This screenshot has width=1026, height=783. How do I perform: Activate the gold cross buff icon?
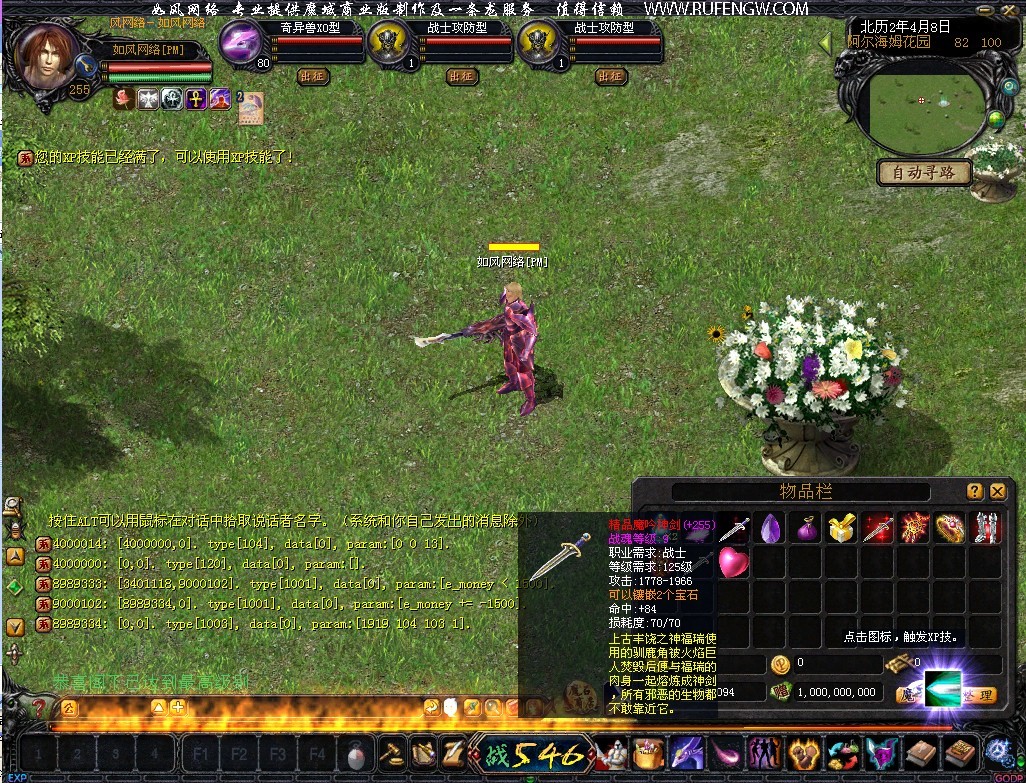196,98
